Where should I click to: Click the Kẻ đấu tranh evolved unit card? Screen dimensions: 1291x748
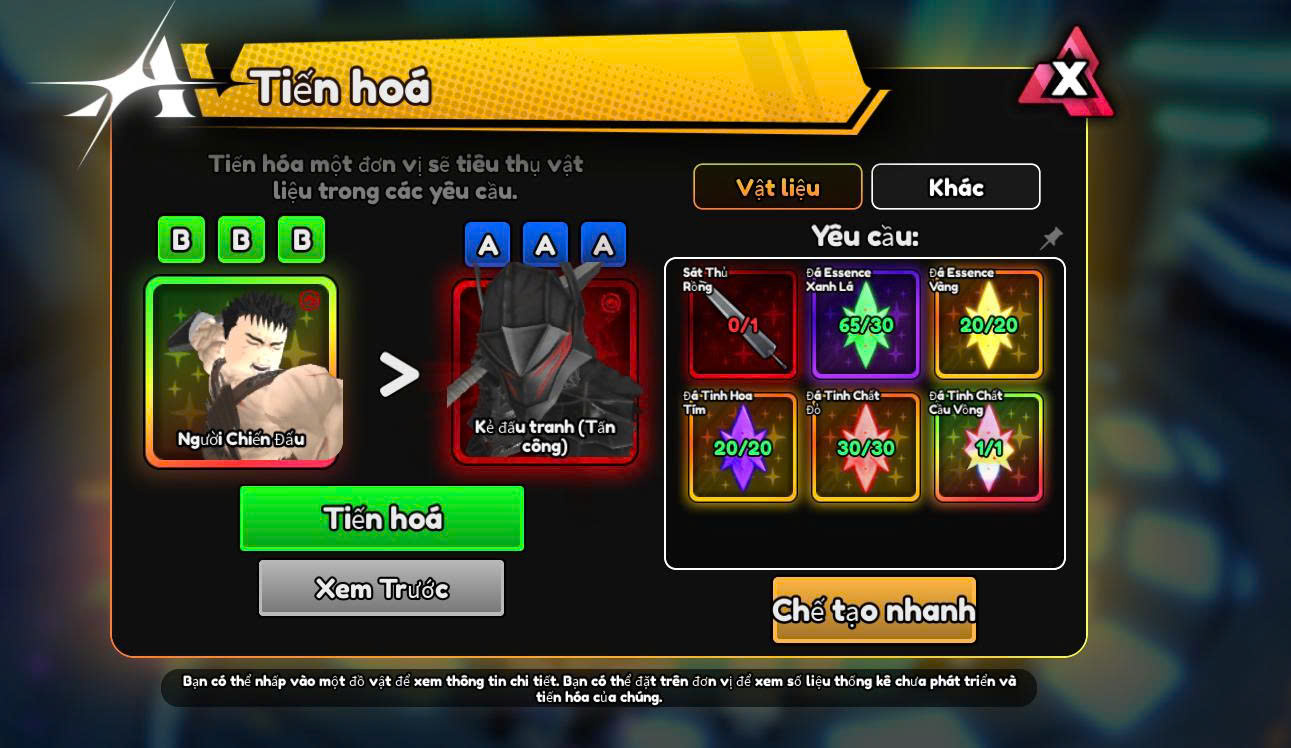click(x=545, y=371)
